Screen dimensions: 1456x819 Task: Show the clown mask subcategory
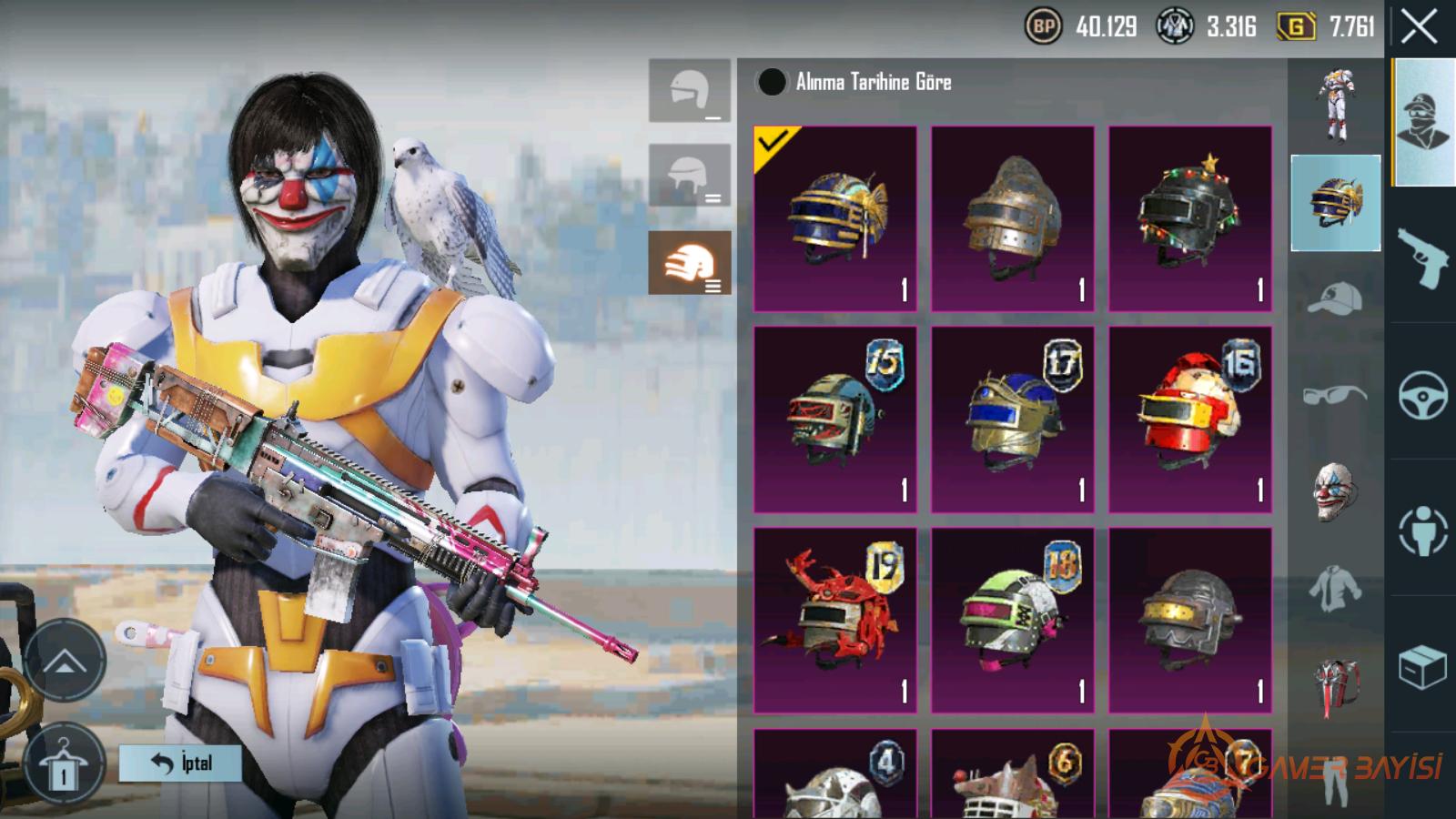tap(1335, 491)
